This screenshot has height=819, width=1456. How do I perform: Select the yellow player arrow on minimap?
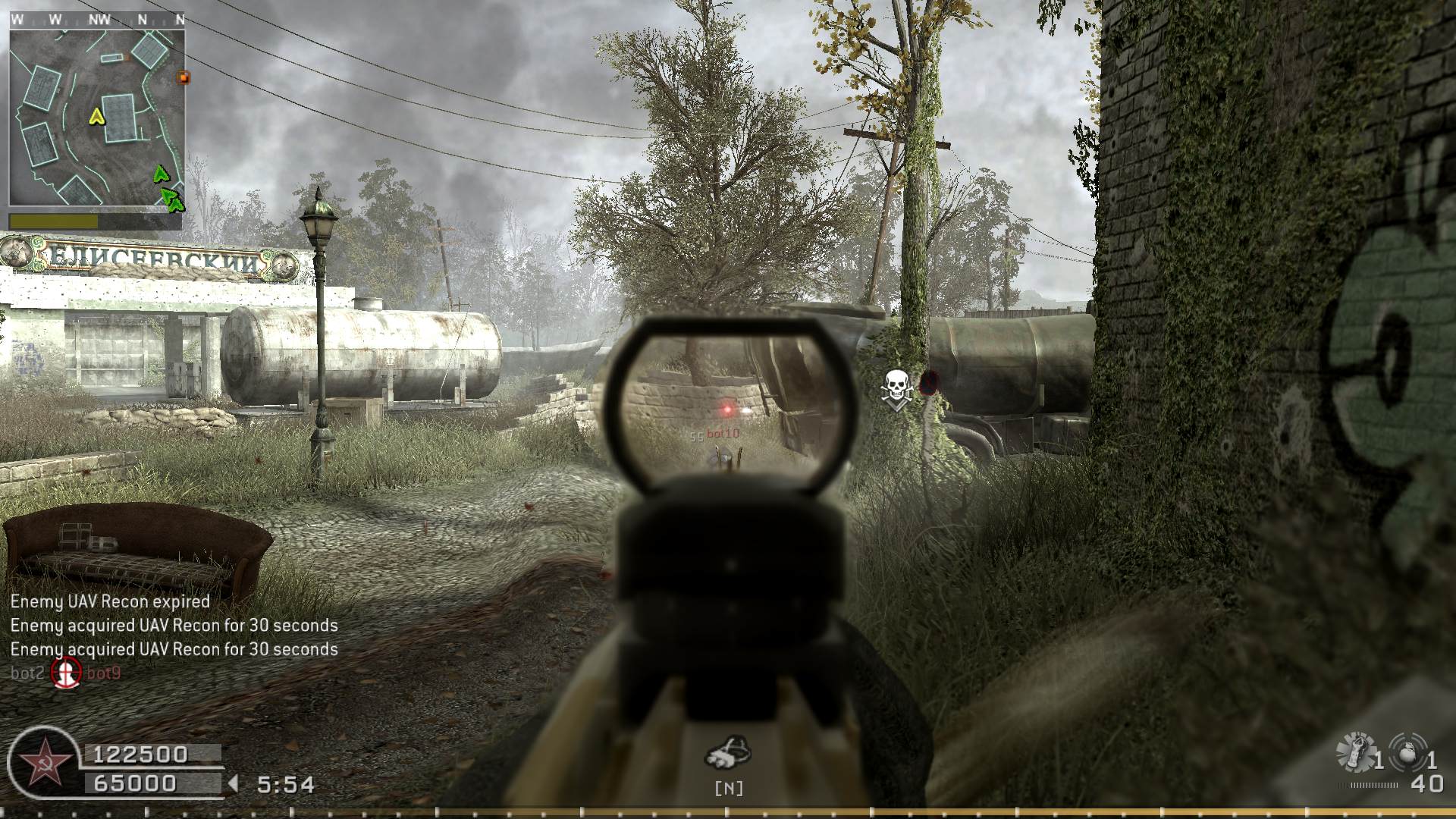96,116
